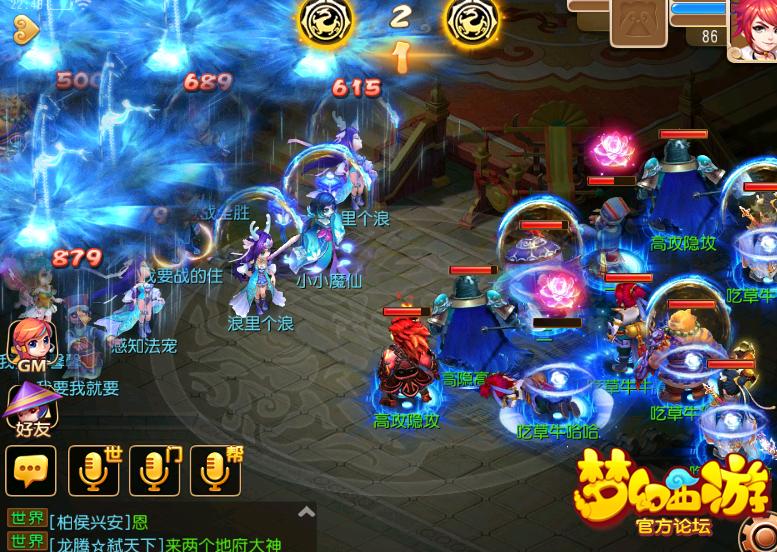Expand the chat log with the up arrow
The width and height of the screenshot is (777, 552).
[x=307, y=513]
